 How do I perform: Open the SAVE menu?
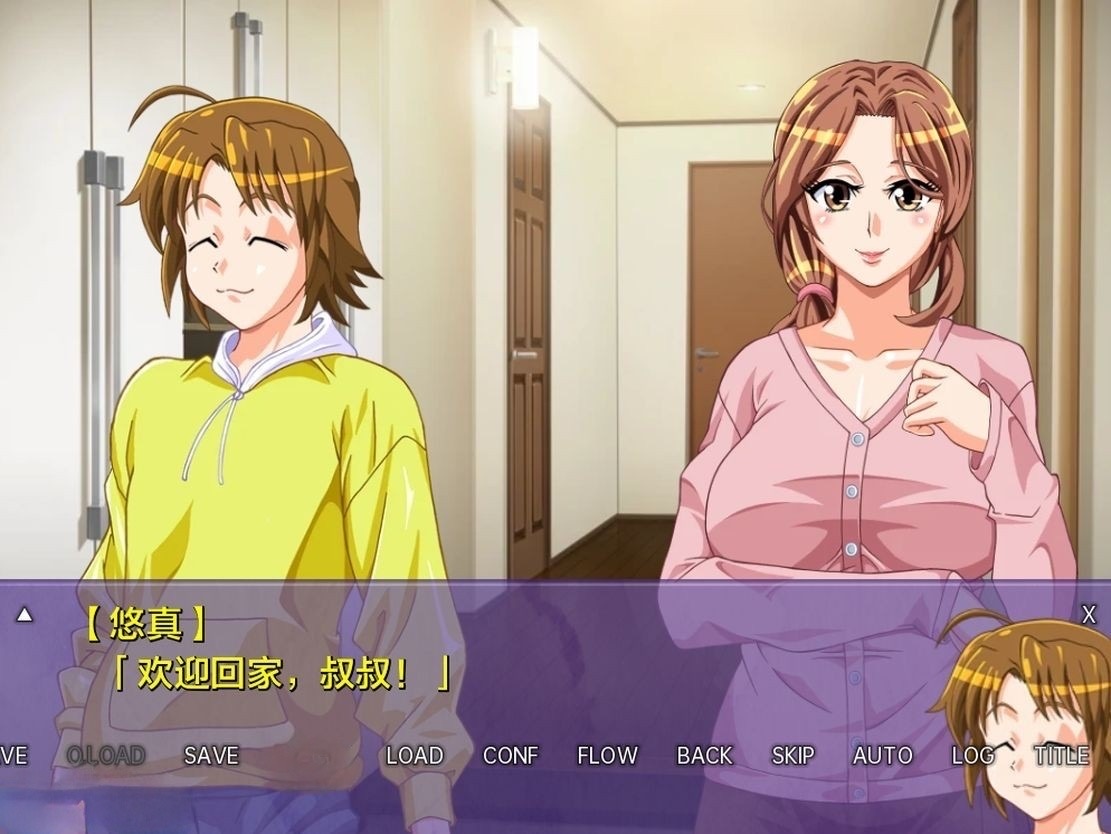[x=211, y=756]
